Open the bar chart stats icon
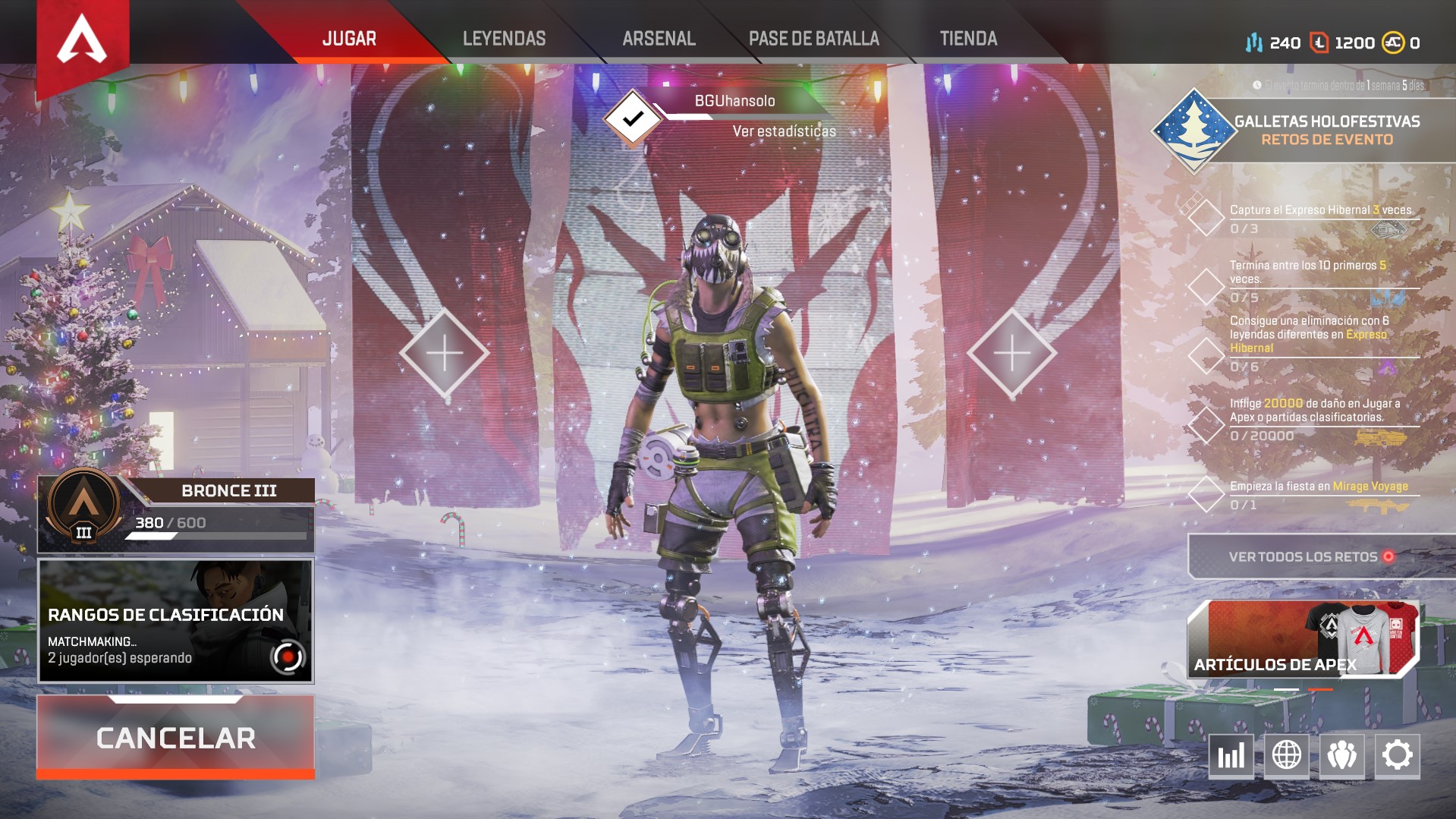This screenshot has height=819, width=1456. (x=1231, y=755)
